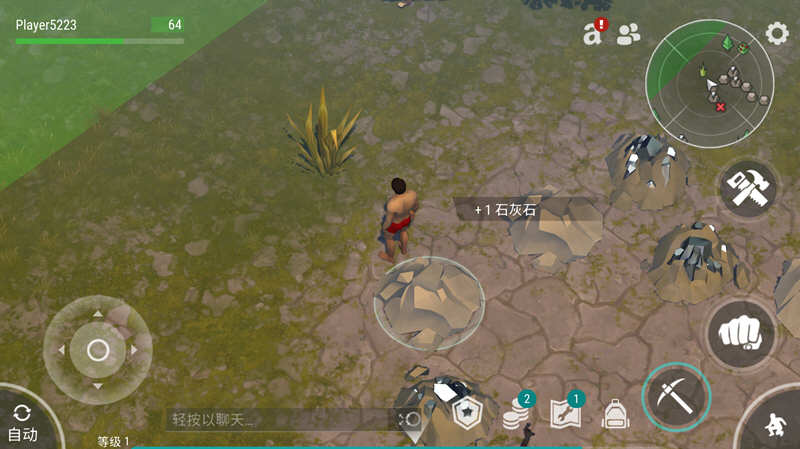This screenshot has width=800, height=449.
Task: Open the blueprint map with wrench icon
Action: (564, 413)
